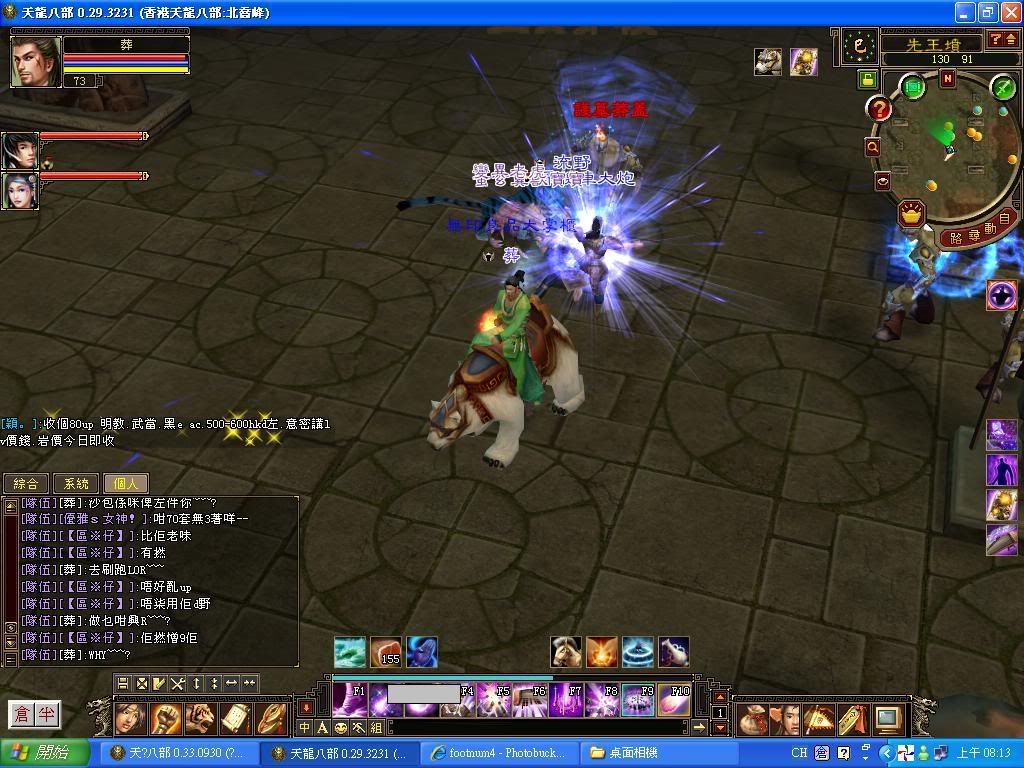Use the item slot showing 155
The height and width of the screenshot is (768, 1024).
click(x=385, y=652)
